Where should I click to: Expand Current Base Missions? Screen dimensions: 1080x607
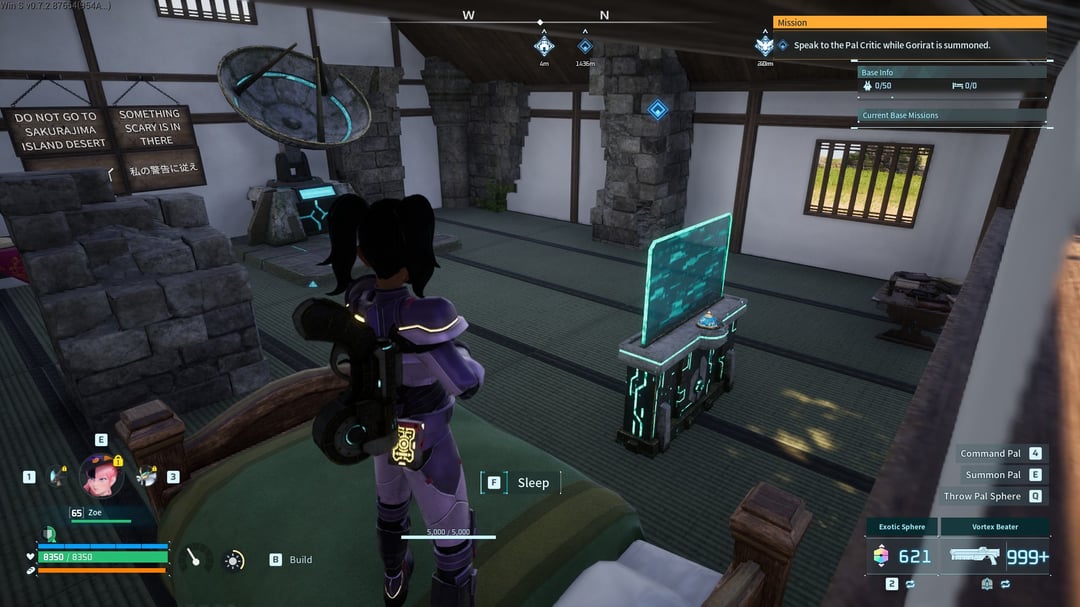coord(952,115)
